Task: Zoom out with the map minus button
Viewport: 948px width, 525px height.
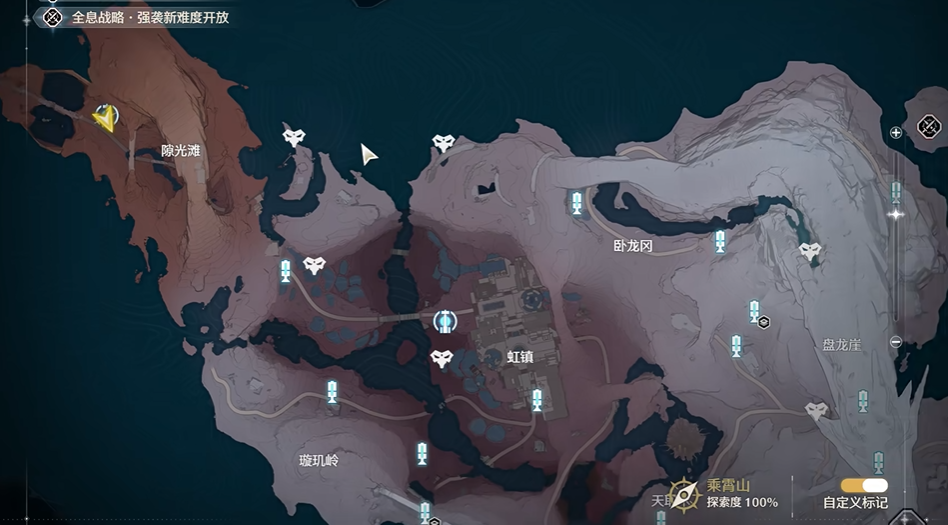Action: tap(896, 342)
